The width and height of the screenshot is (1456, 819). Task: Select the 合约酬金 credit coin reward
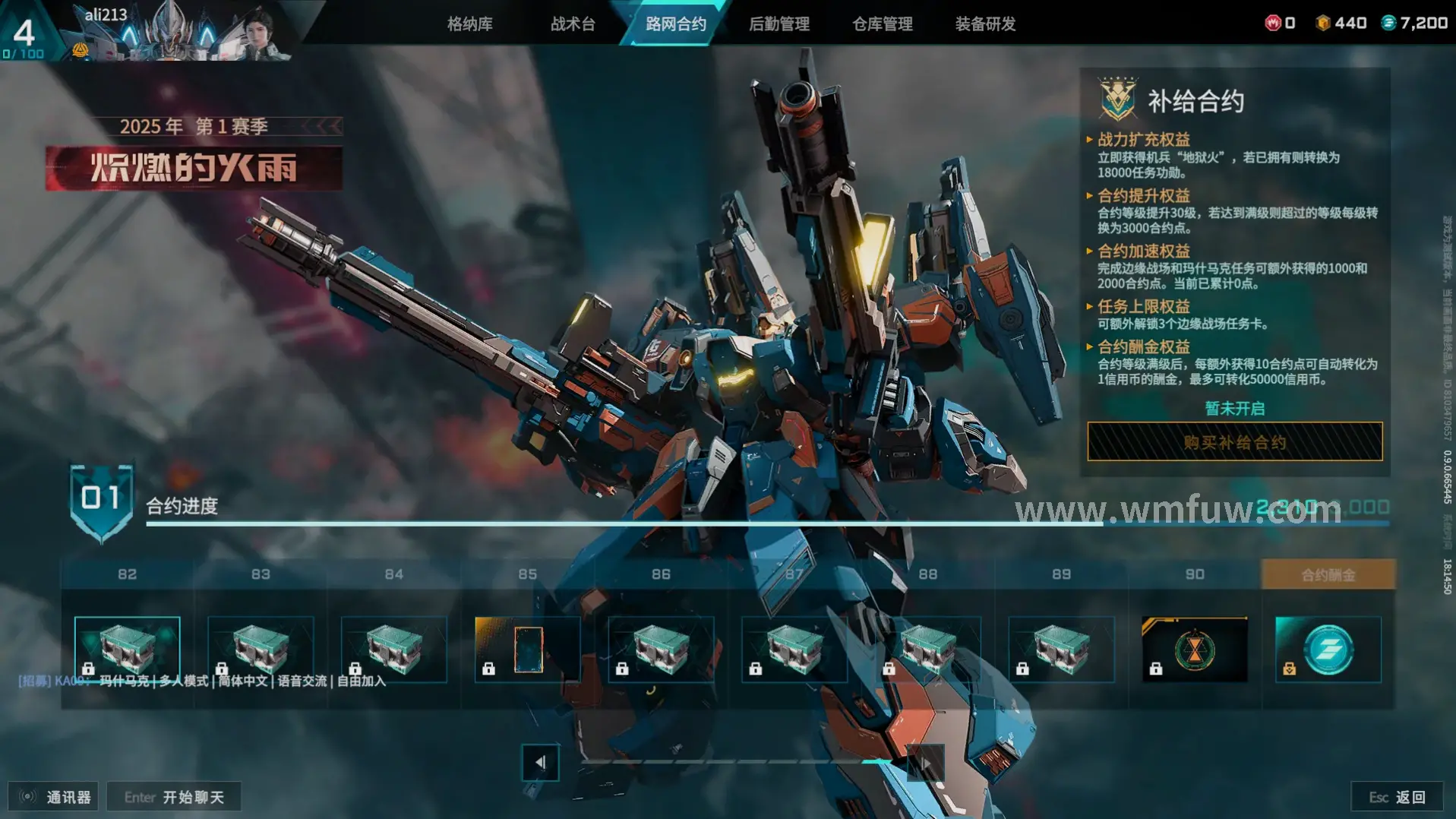(x=1328, y=650)
